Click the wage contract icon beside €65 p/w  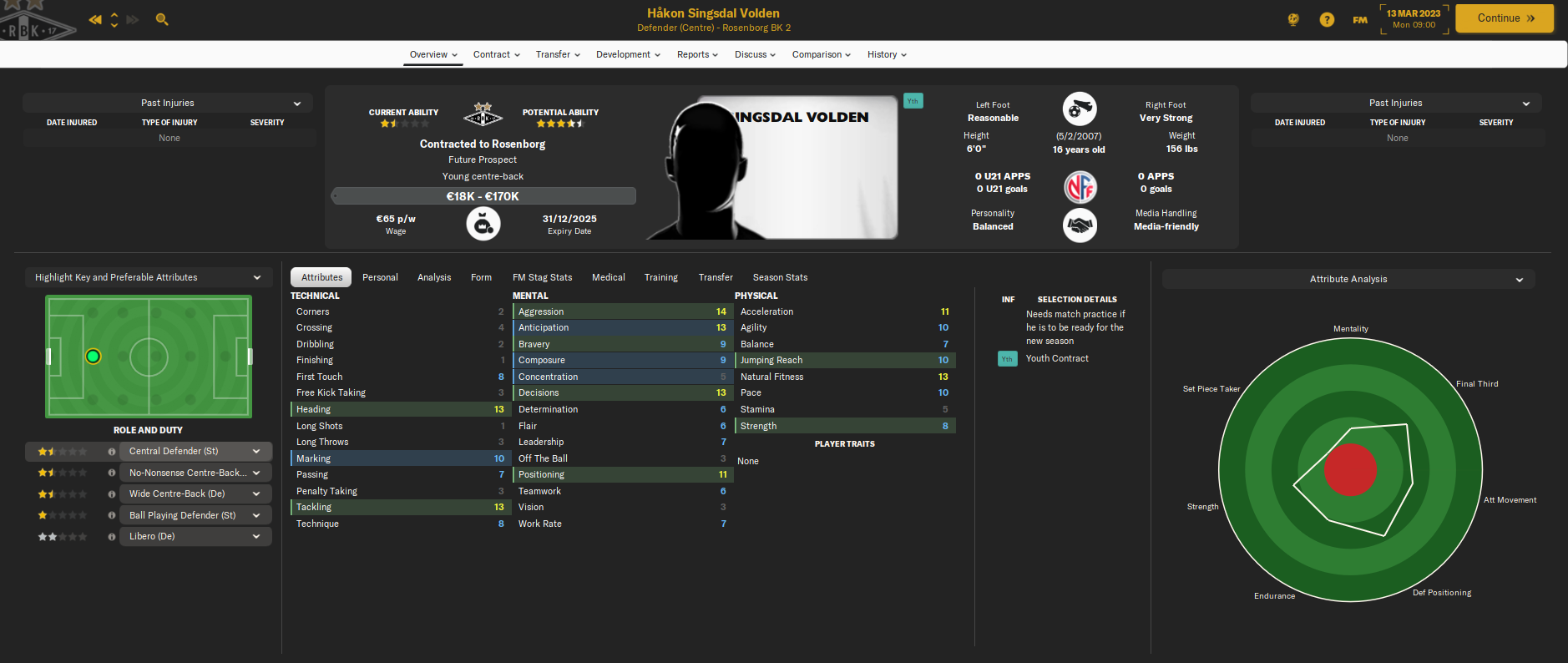tap(483, 223)
